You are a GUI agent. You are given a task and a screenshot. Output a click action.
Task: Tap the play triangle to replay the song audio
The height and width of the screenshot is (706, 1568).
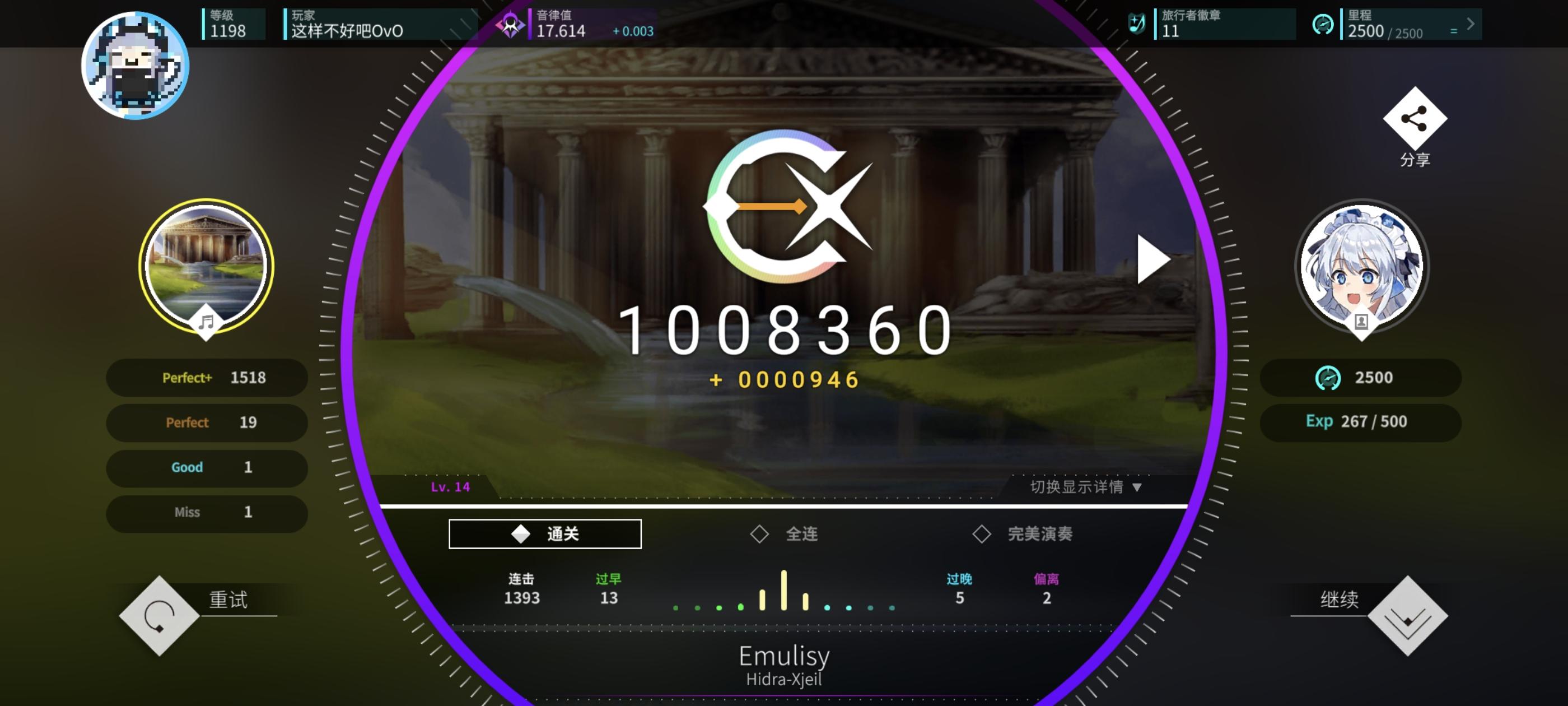pyautogui.click(x=1152, y=259)
